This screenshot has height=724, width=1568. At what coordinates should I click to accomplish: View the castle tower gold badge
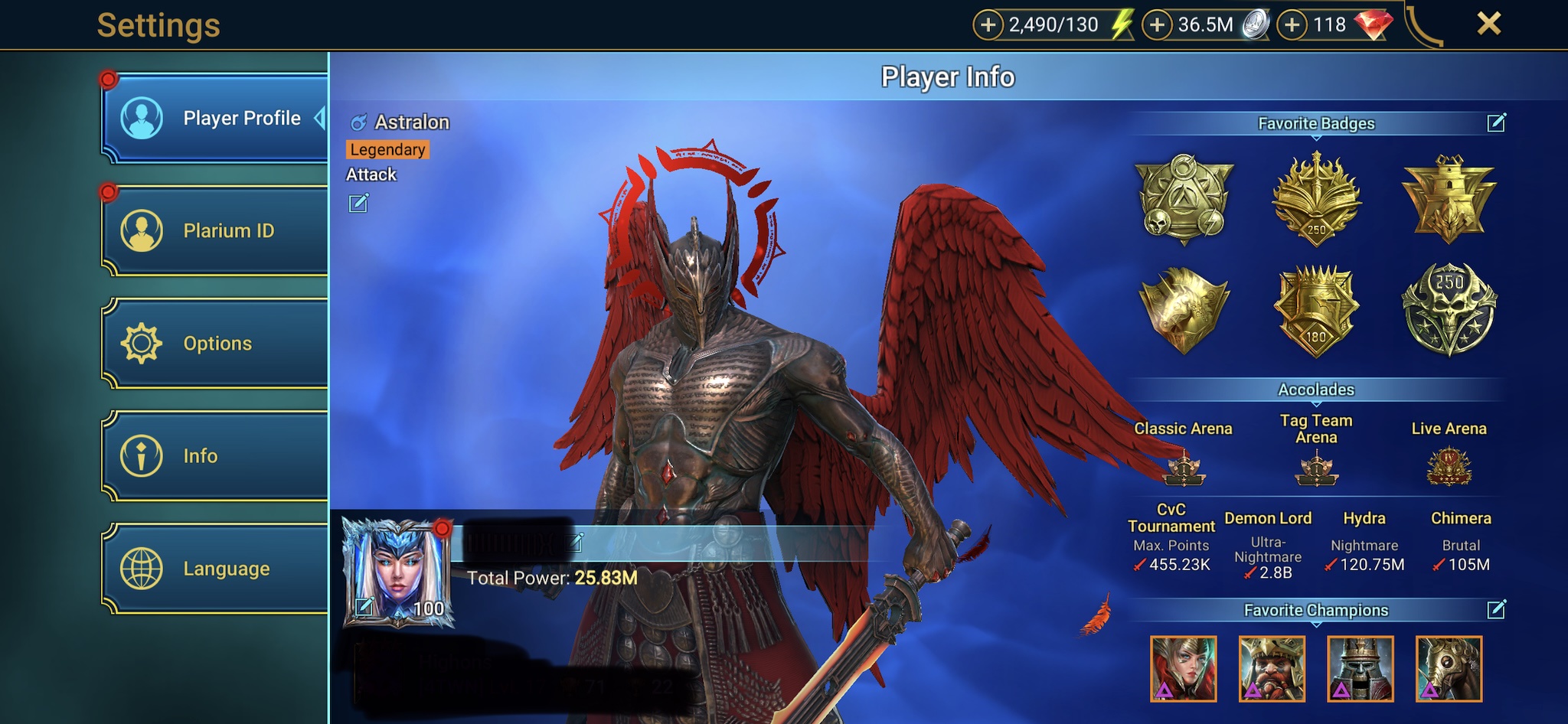pos(1449,198)
